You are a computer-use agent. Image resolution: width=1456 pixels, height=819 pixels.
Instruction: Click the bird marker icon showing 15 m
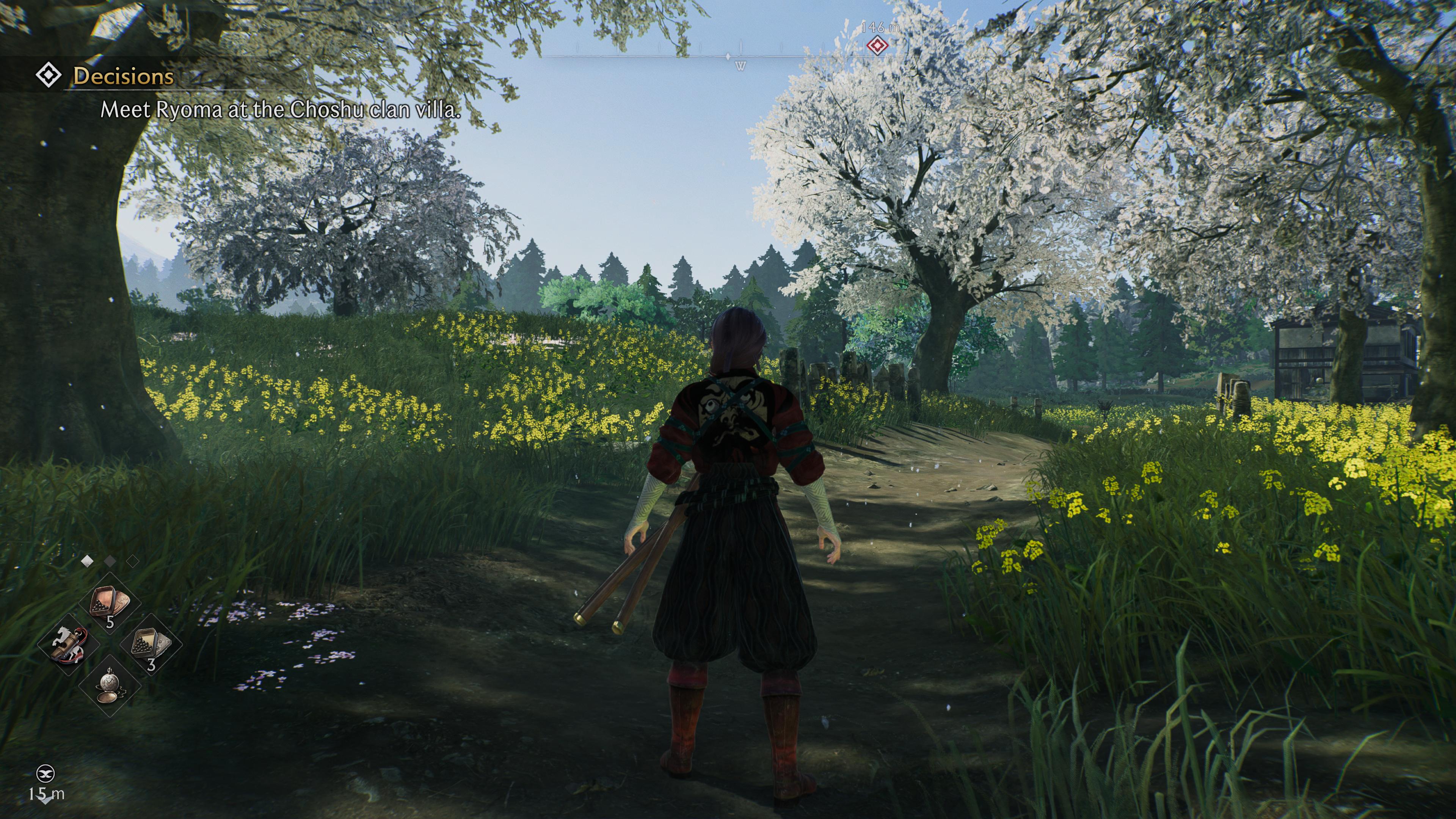point(46,773)
